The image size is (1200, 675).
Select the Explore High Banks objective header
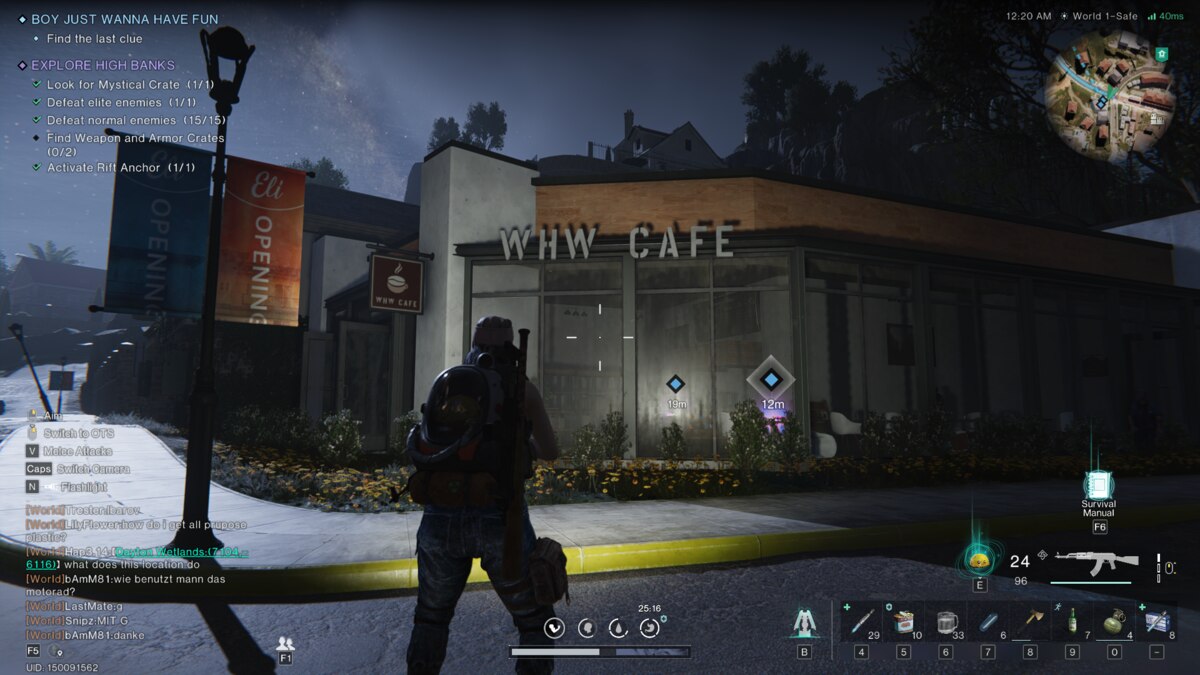tap(102, 65)
